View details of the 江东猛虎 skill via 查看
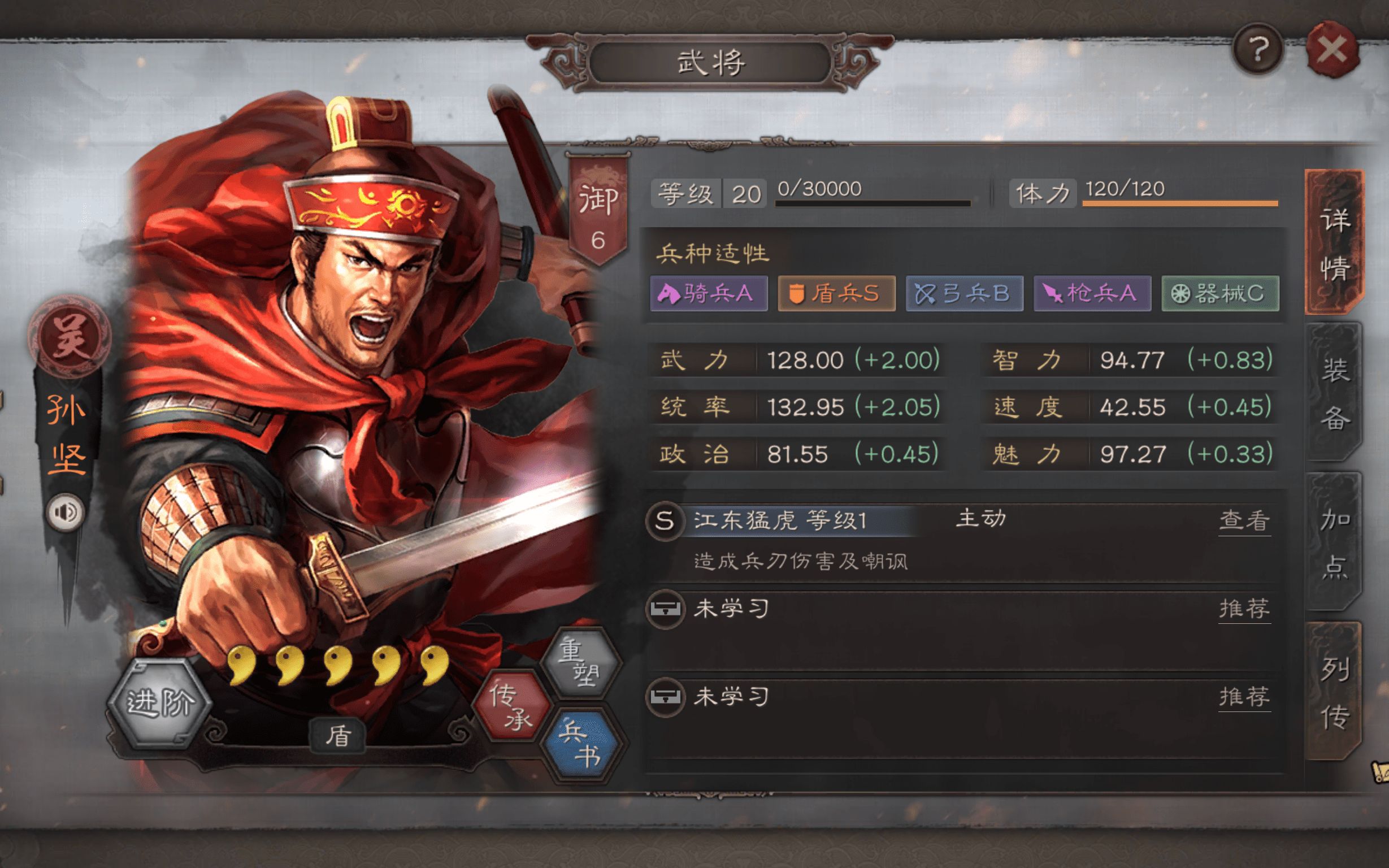The width and height of the screenshot is (1389, 868). point(1244,520)
